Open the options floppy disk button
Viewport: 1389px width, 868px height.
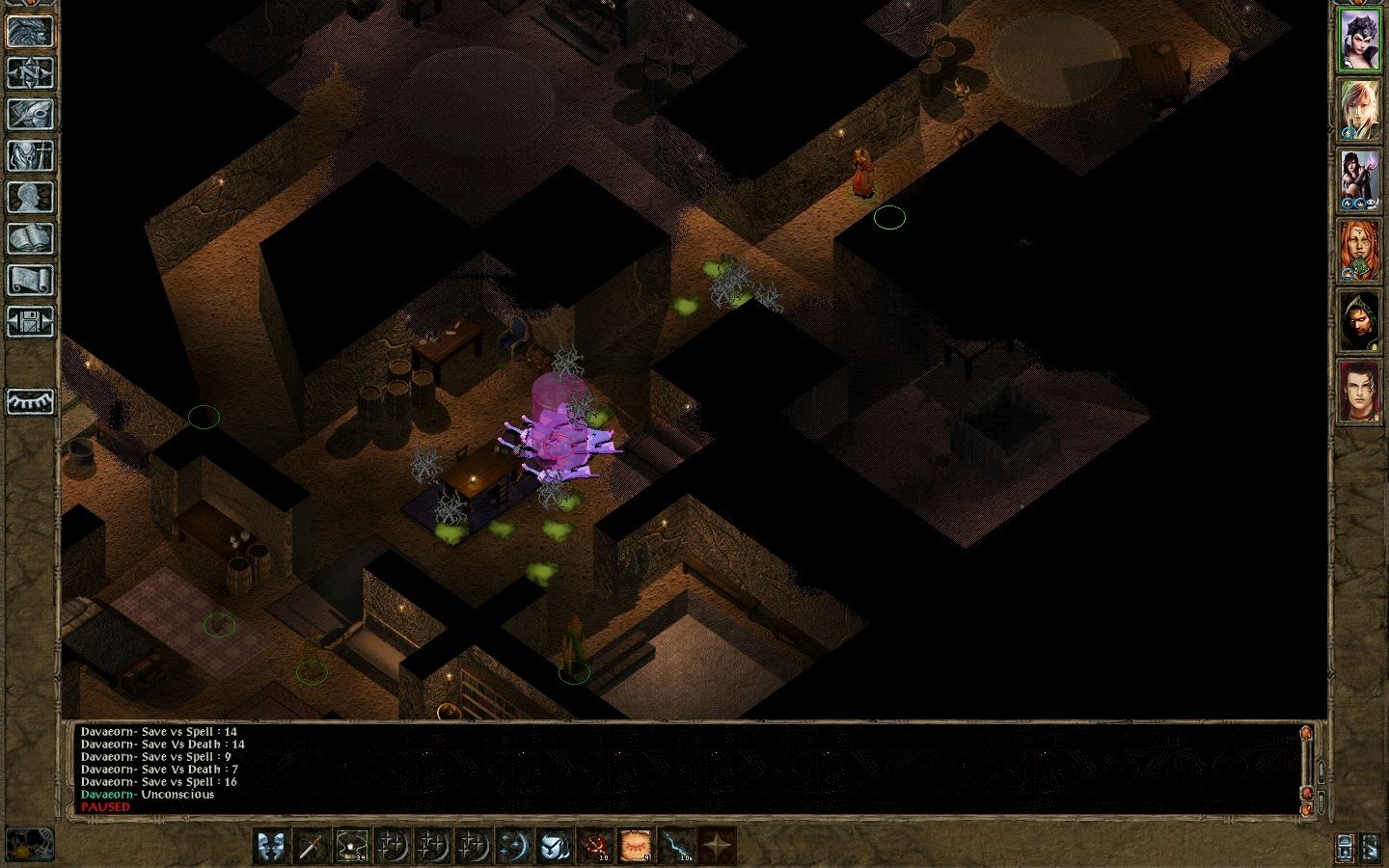point(30,321)
